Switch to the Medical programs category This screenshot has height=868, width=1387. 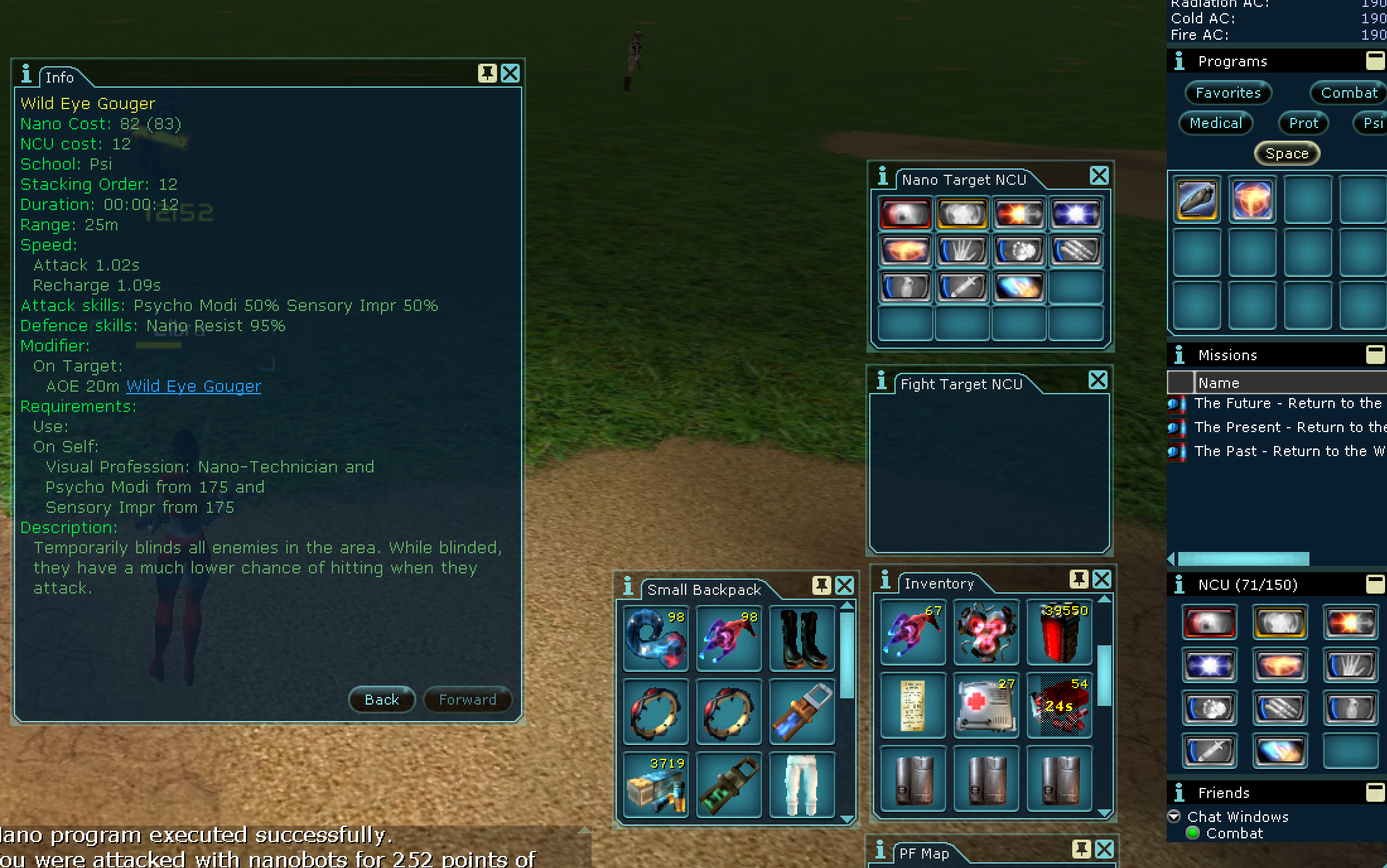pos(1215,123)
